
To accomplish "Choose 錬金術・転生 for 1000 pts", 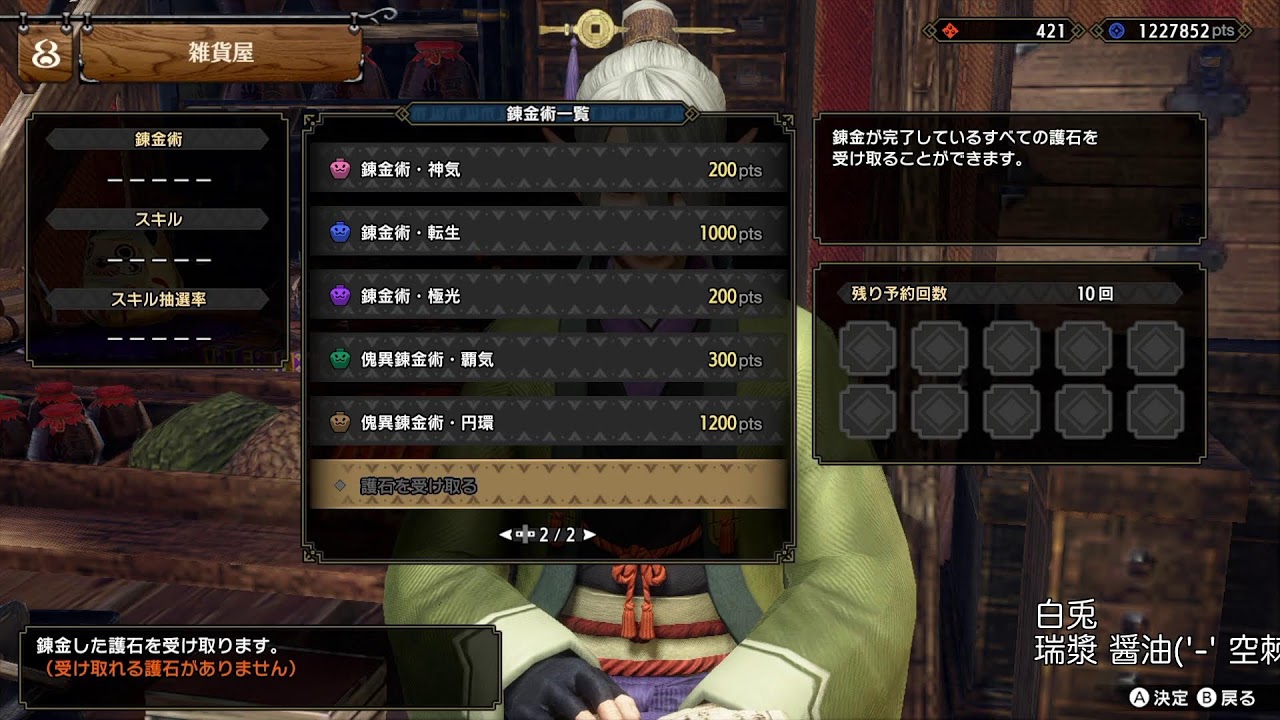I will click(546, 233).
